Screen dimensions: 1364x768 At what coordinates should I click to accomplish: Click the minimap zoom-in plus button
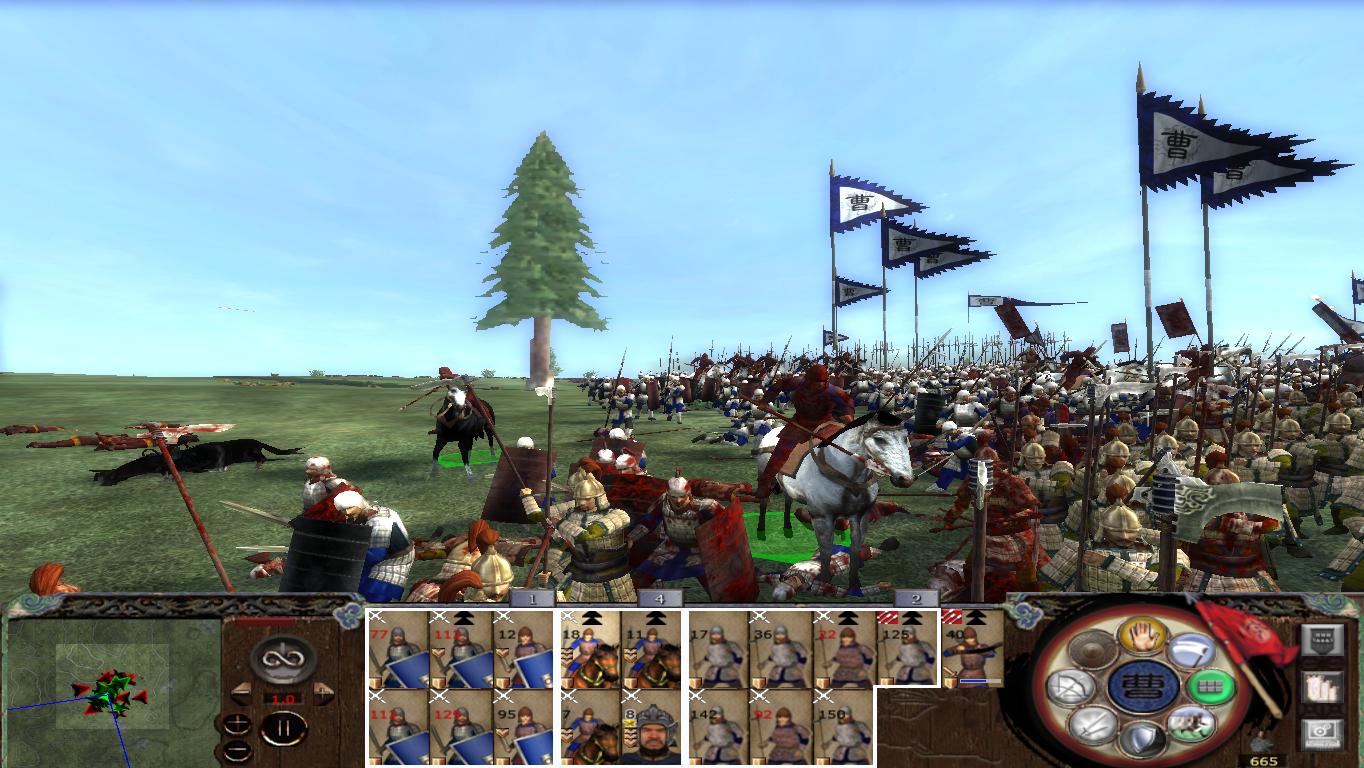pyautogui.click(x=237, y=724)
